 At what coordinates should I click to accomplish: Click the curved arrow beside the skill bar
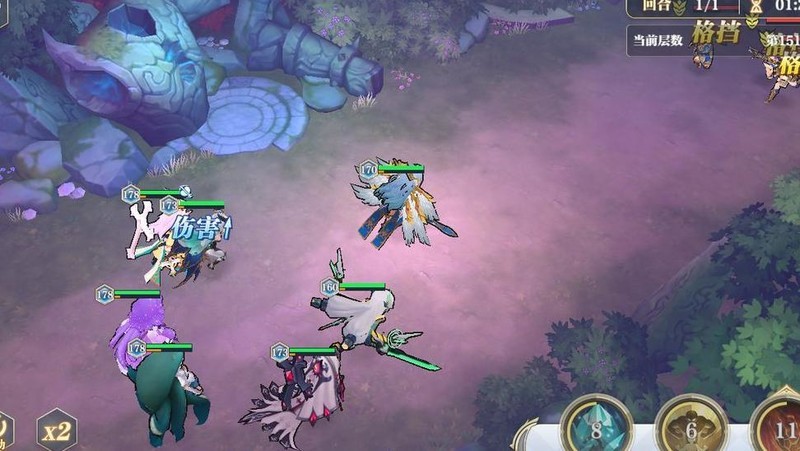point(527,434)
